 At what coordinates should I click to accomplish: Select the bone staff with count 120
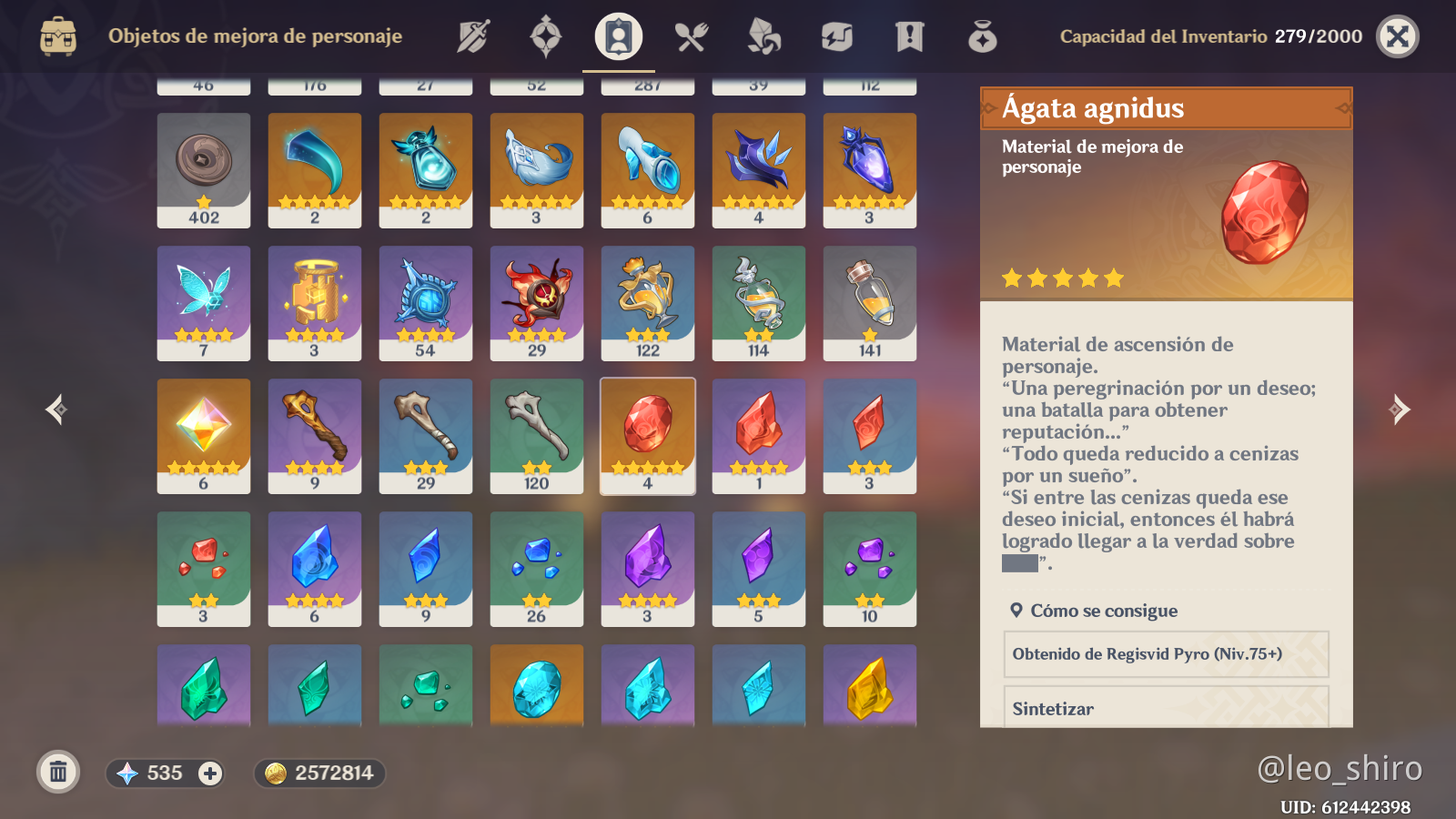point(537,436)
